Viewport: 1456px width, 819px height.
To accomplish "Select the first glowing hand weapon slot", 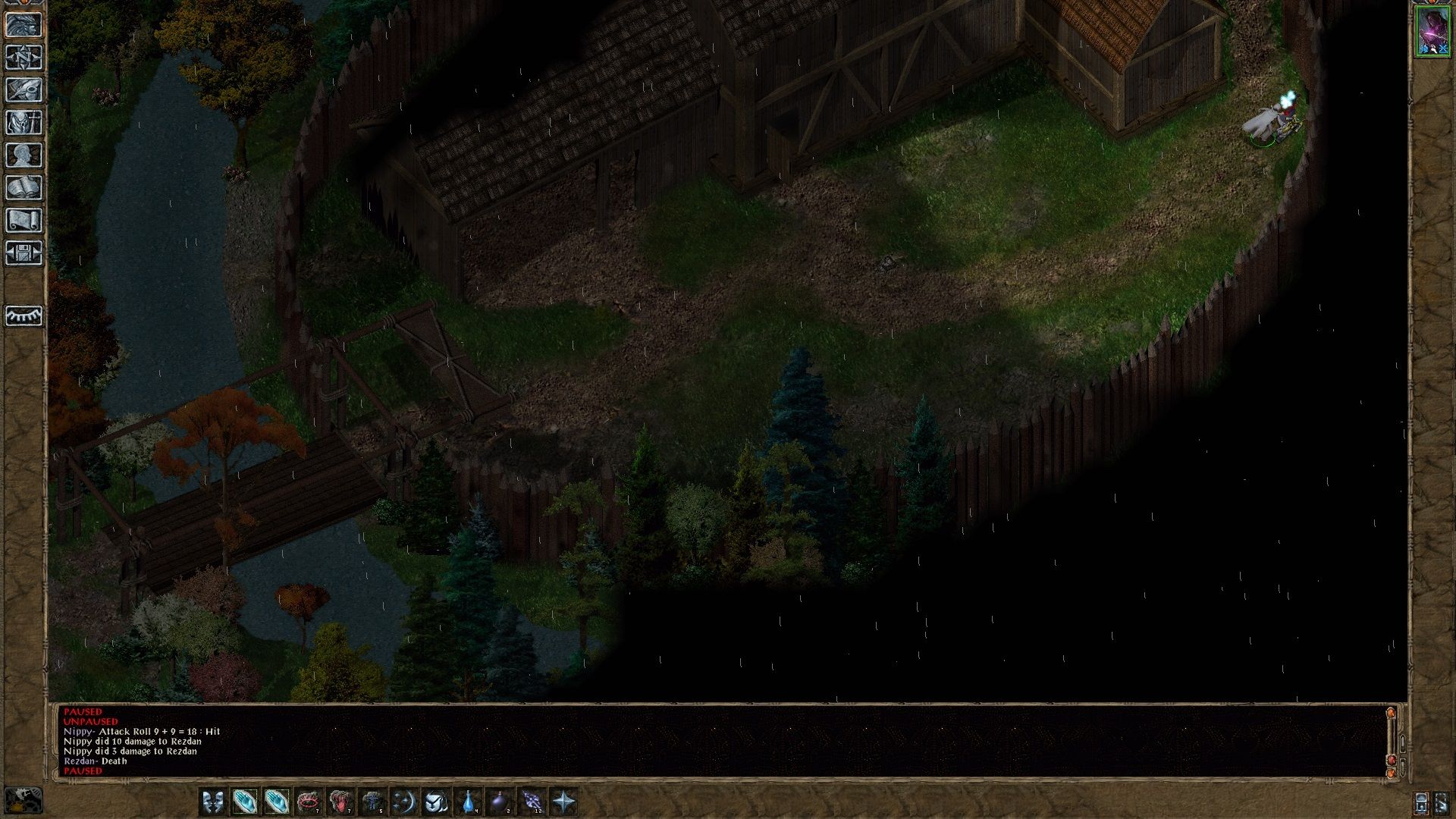I will [244, 802].
